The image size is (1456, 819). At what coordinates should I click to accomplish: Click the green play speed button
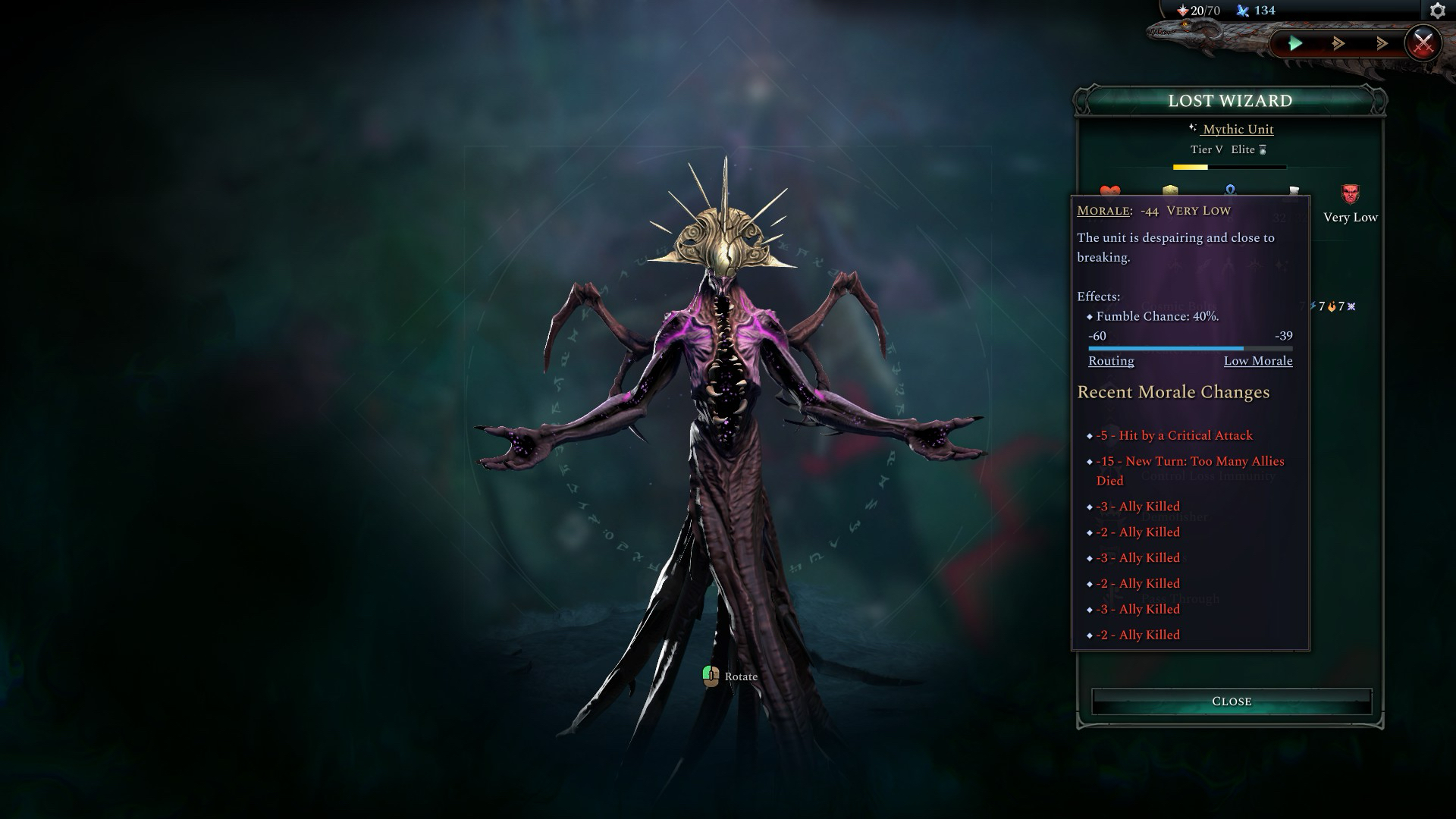click(1295, 44)
